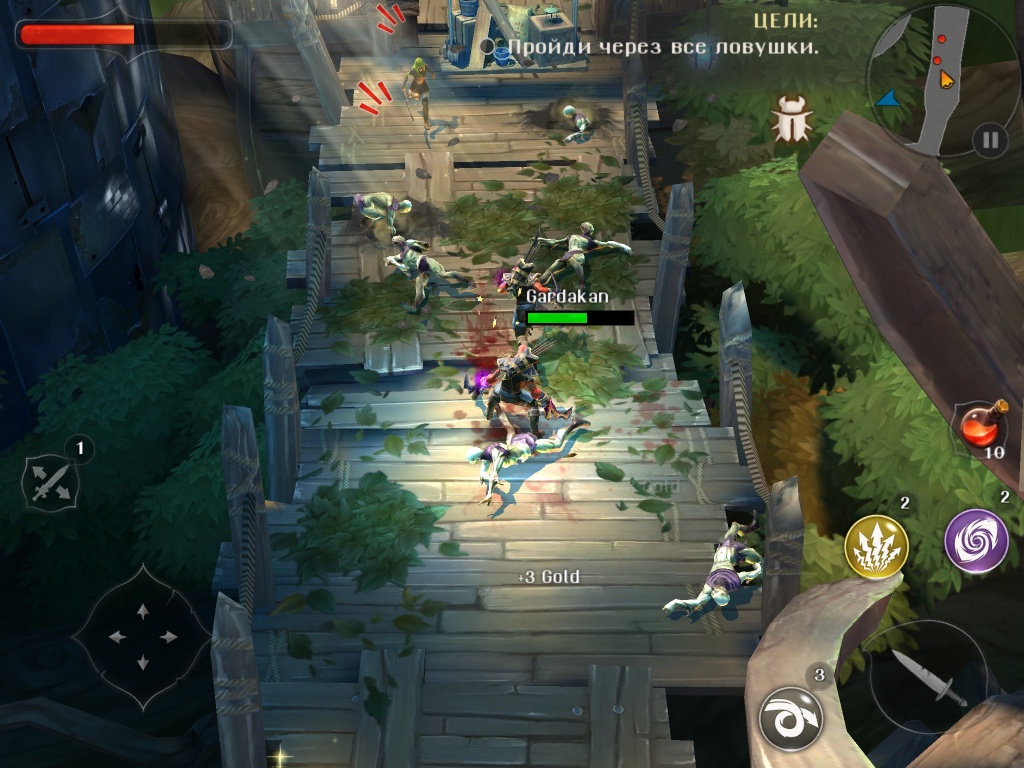
Task: Cast the purple vortex skill
Action: (976, 541)
